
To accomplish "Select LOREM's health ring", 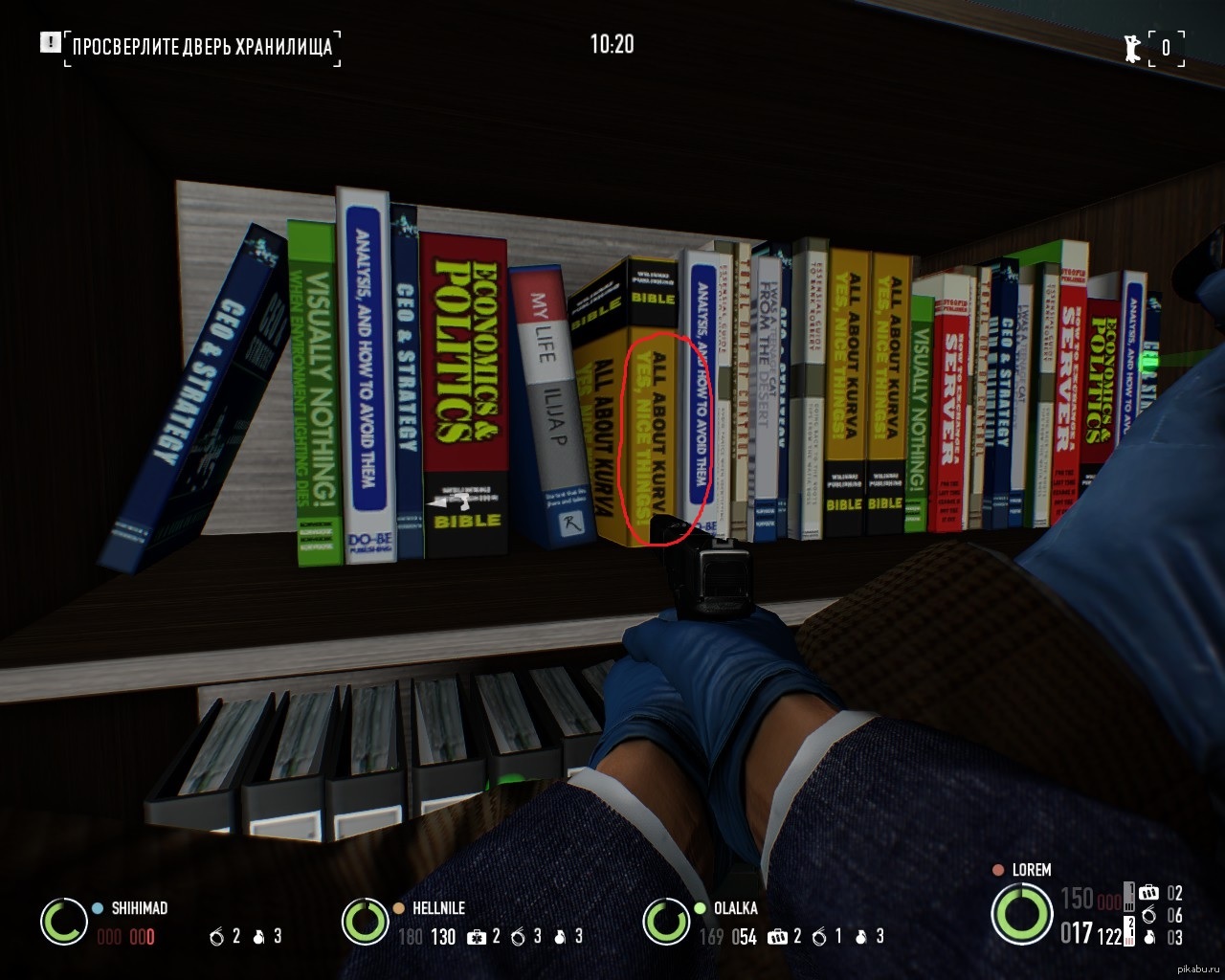I will click(x=1021, y=913).
